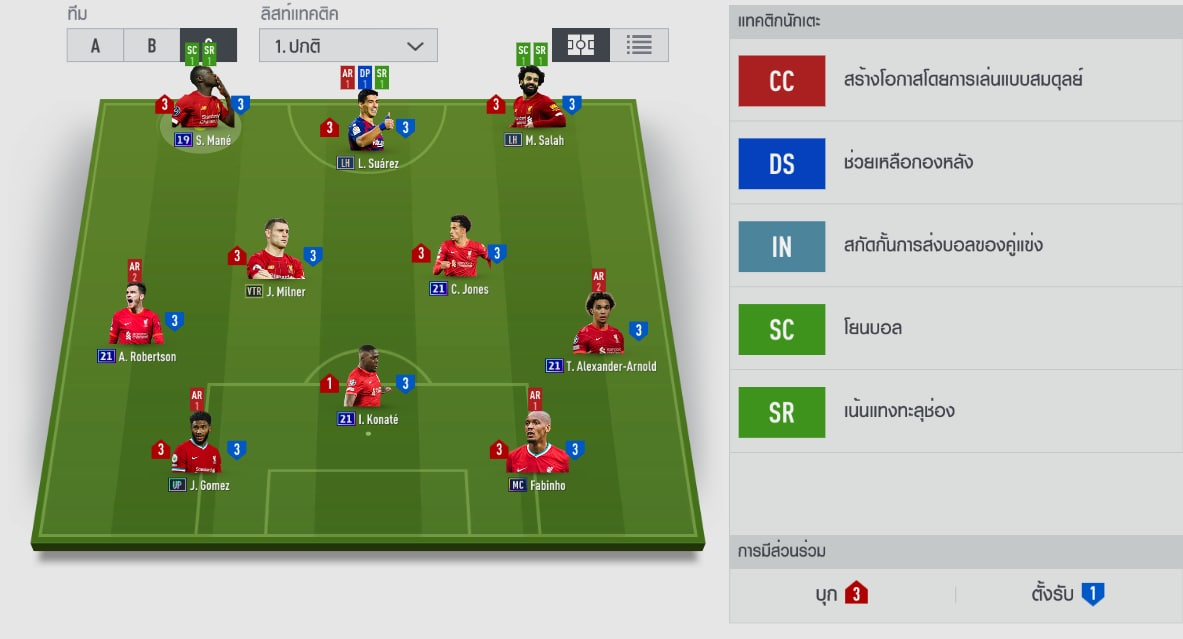Select defender Fabinho
This screenshot has width=1183, height=639.
point(537,449)
